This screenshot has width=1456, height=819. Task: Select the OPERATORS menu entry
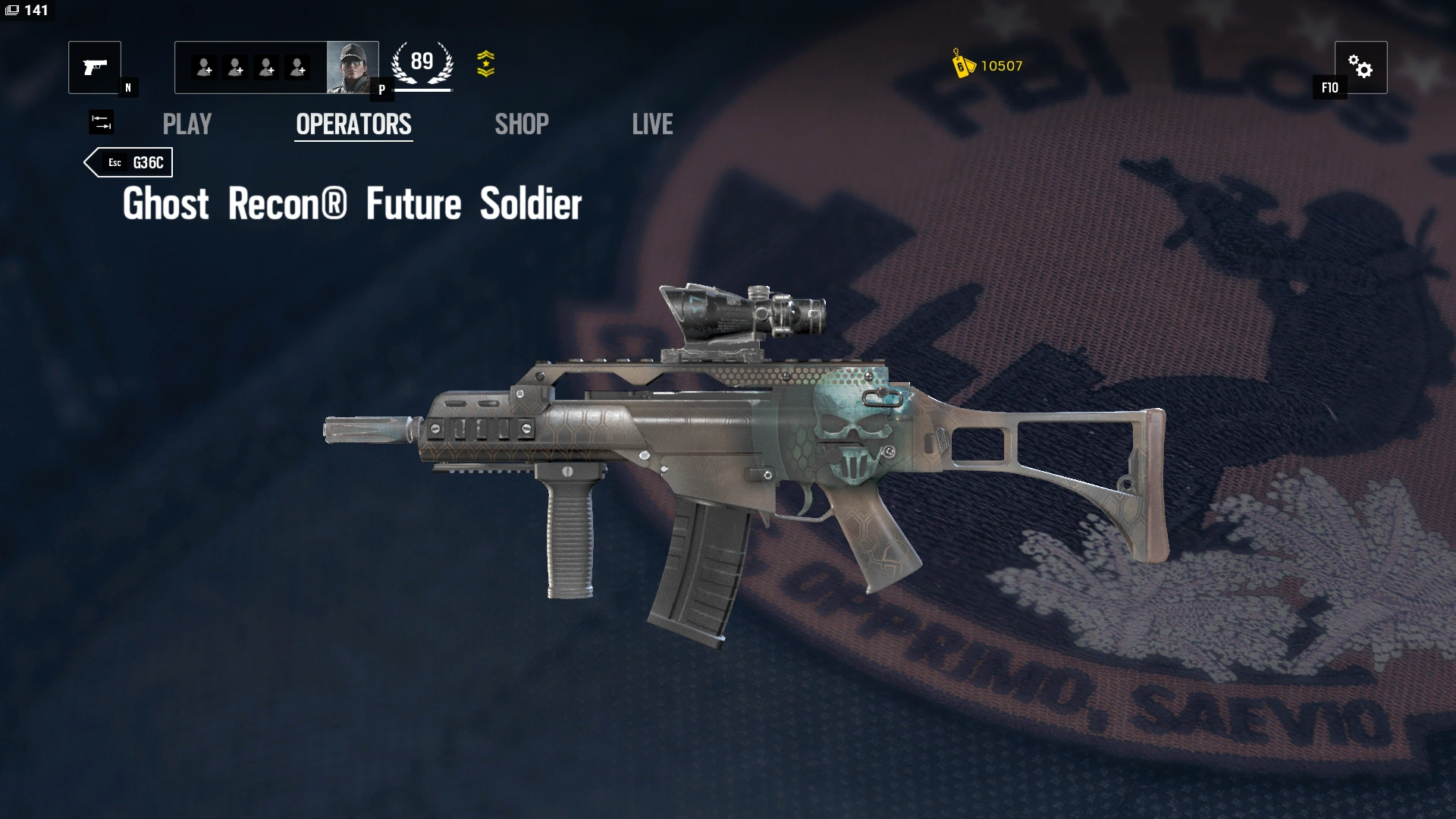click(353, 124)
